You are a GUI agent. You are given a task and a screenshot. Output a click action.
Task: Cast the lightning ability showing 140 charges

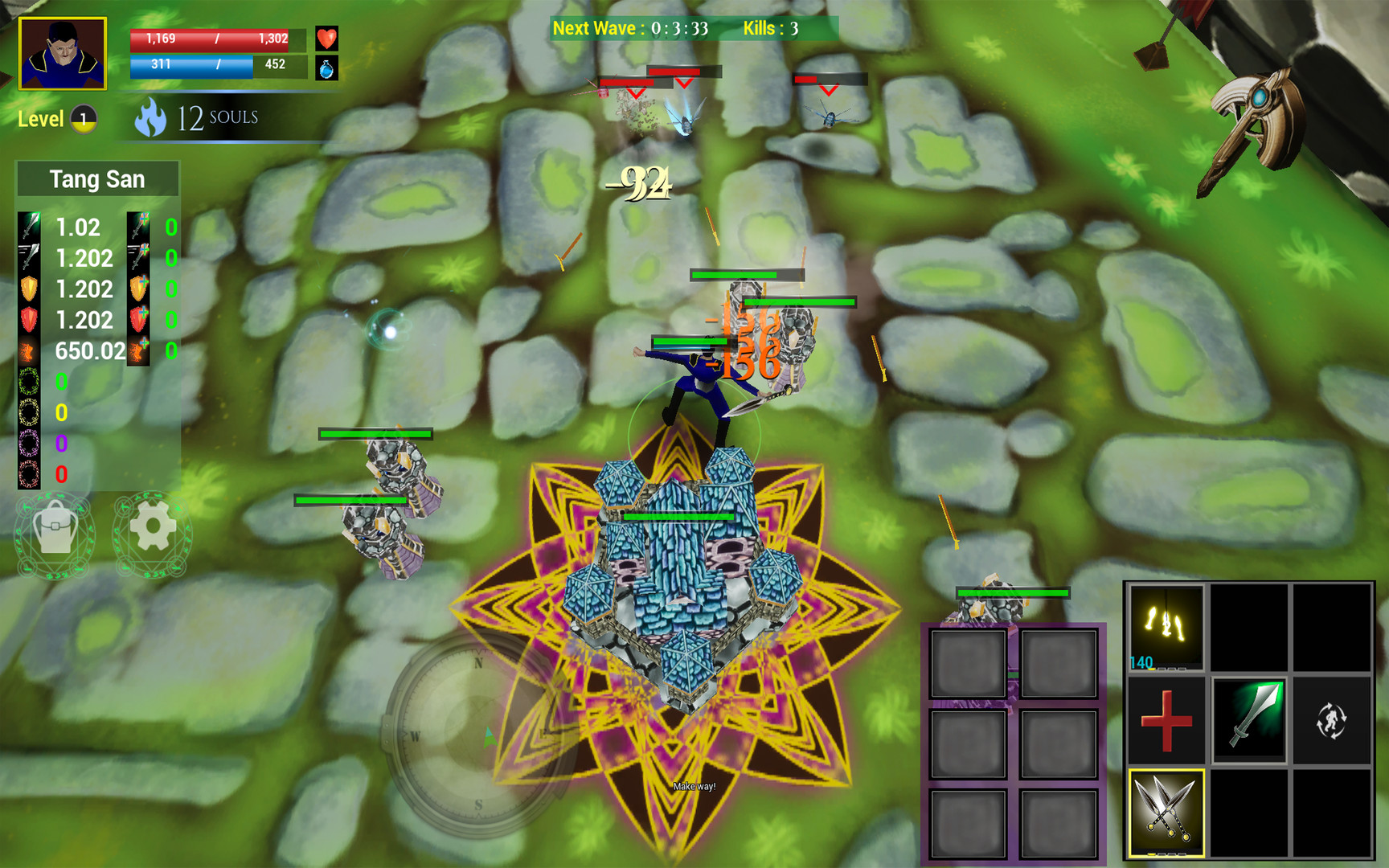point(1166,627)
